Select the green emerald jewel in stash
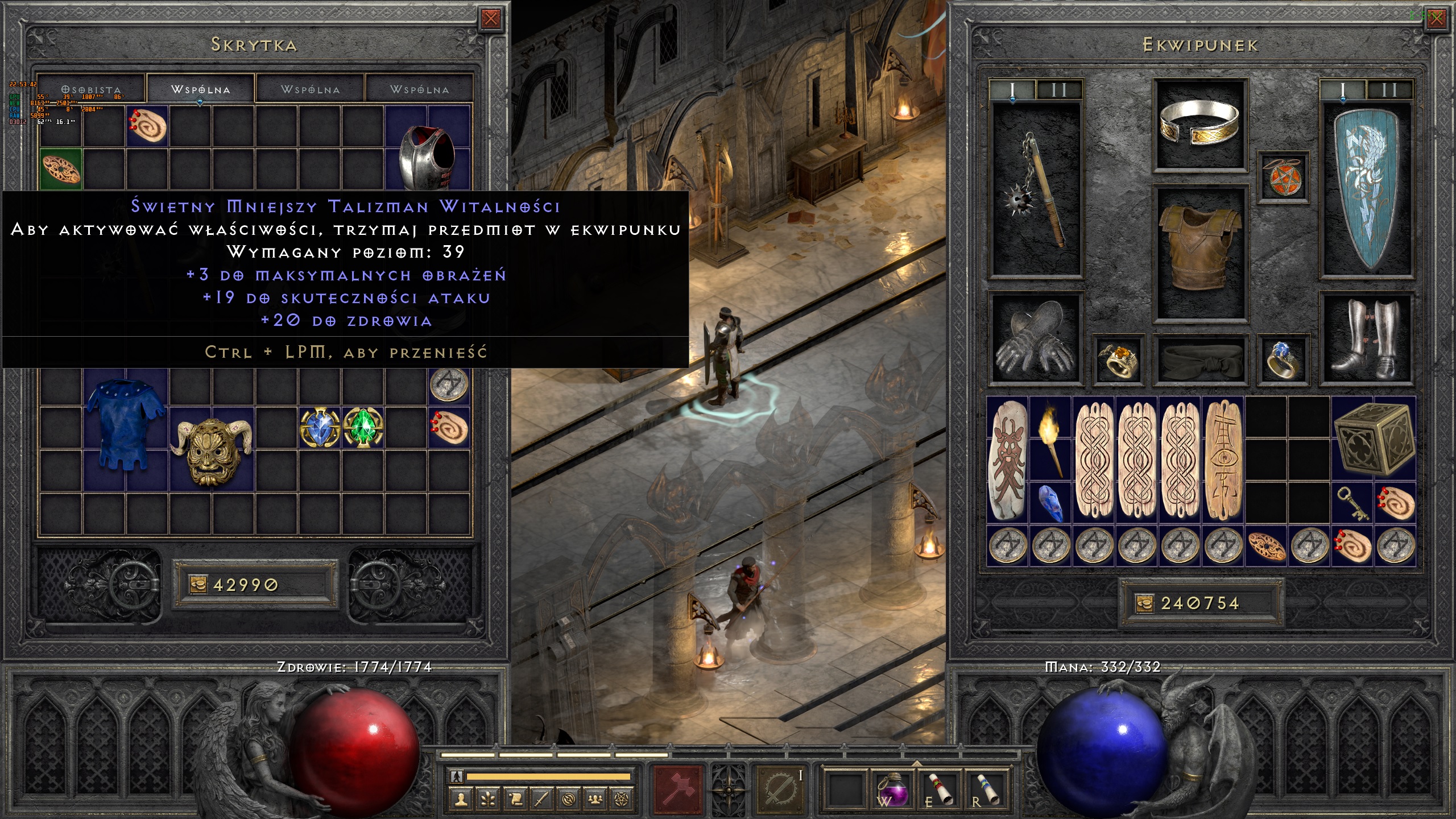This screenshot has height=819, width=1456. [363, 428]
